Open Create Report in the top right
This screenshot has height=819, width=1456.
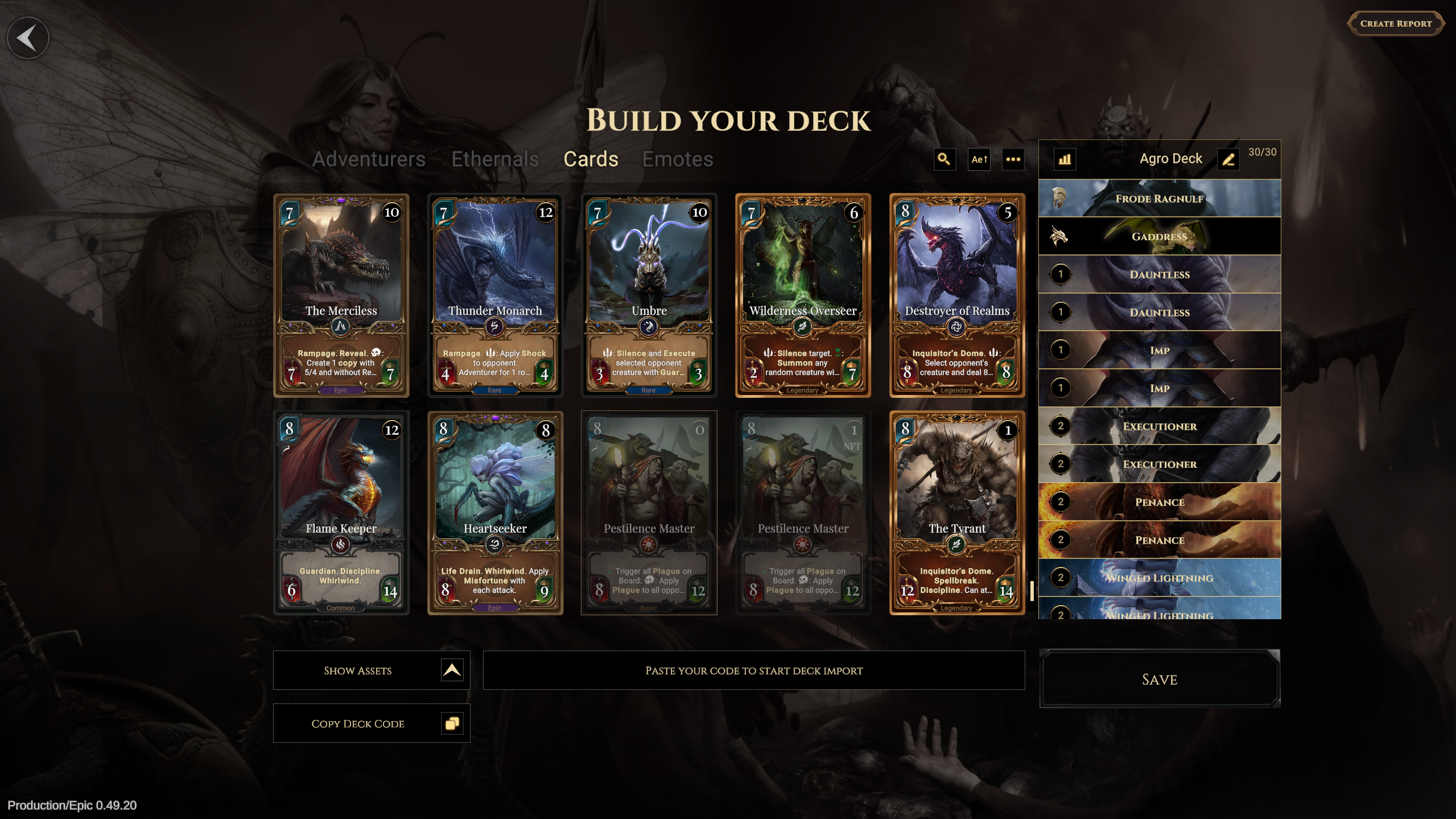1396,23
